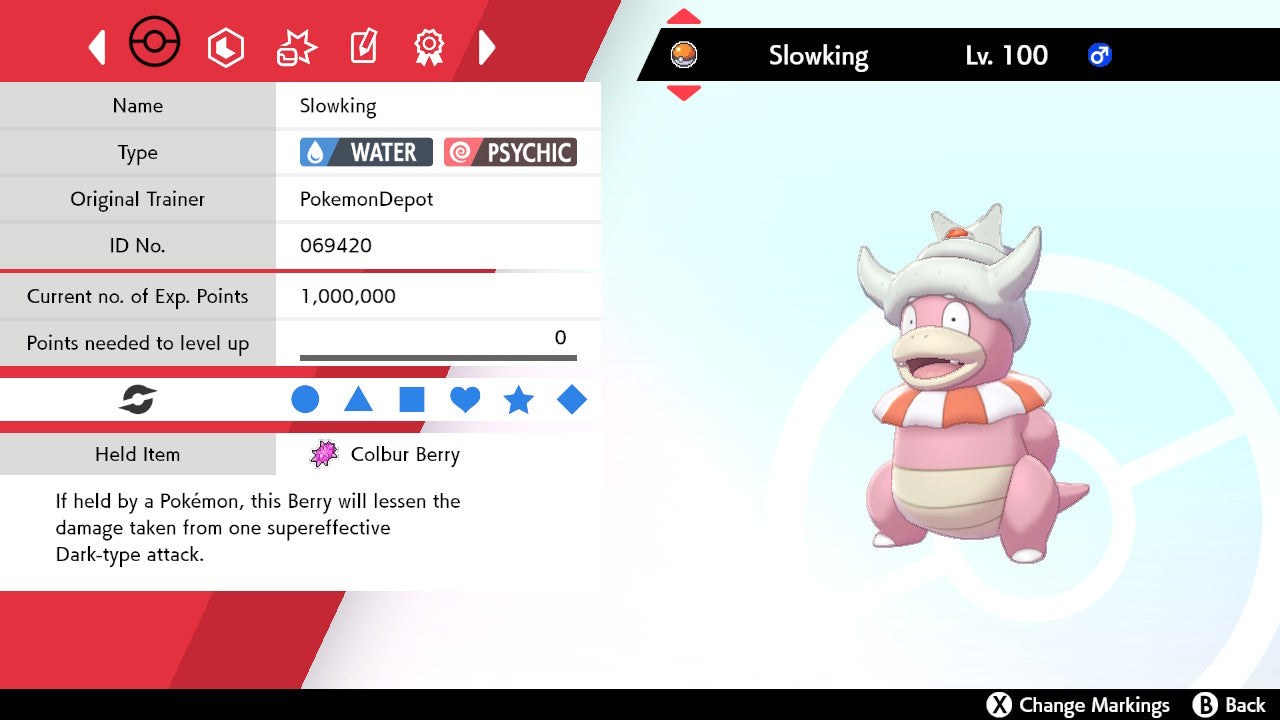Viewport: 1280px width, 720px height.
Task: Switch to the ribbons tab
Action: tap(429, 46)
